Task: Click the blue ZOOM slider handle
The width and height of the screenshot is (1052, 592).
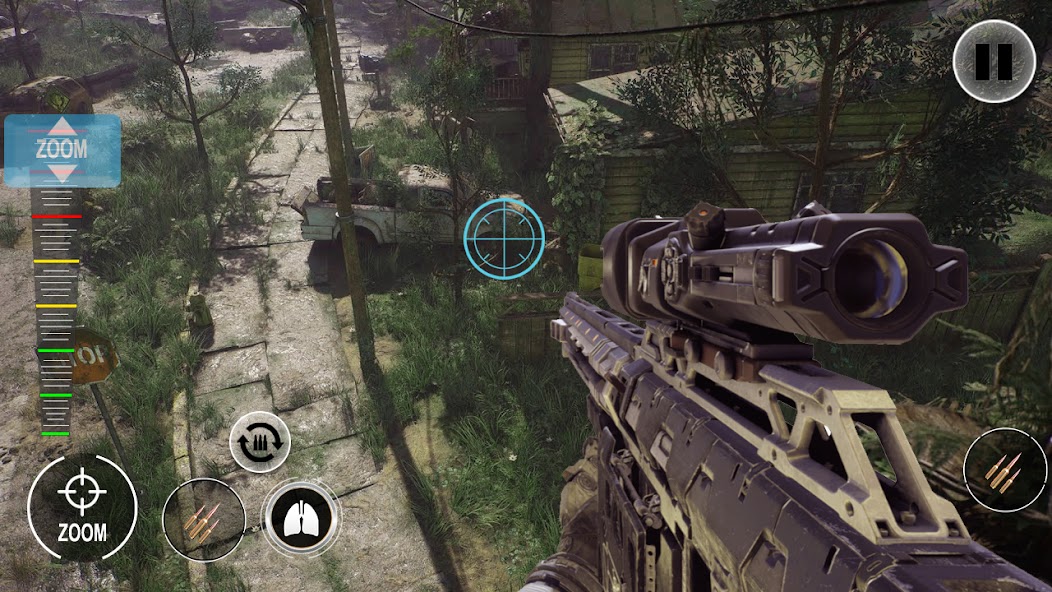Action: pos(62,151)
